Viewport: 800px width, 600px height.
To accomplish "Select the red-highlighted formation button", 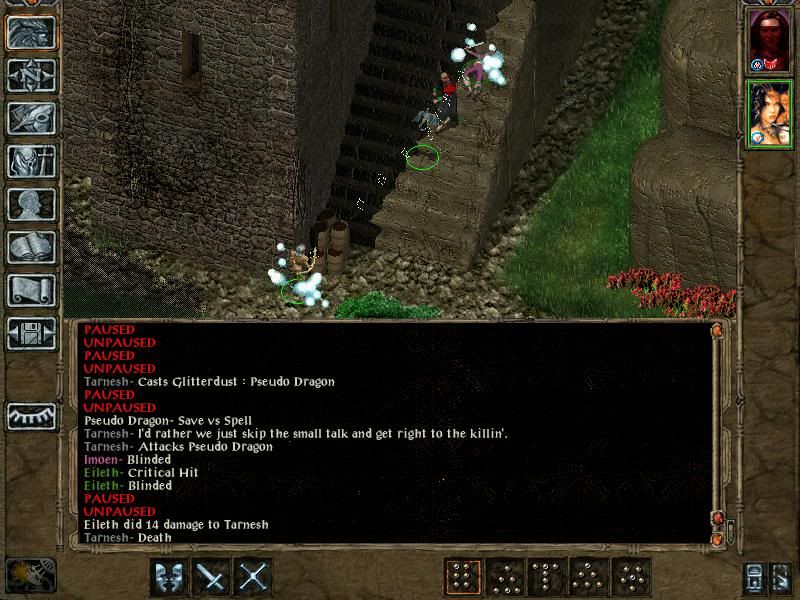I will coord(463,577).
